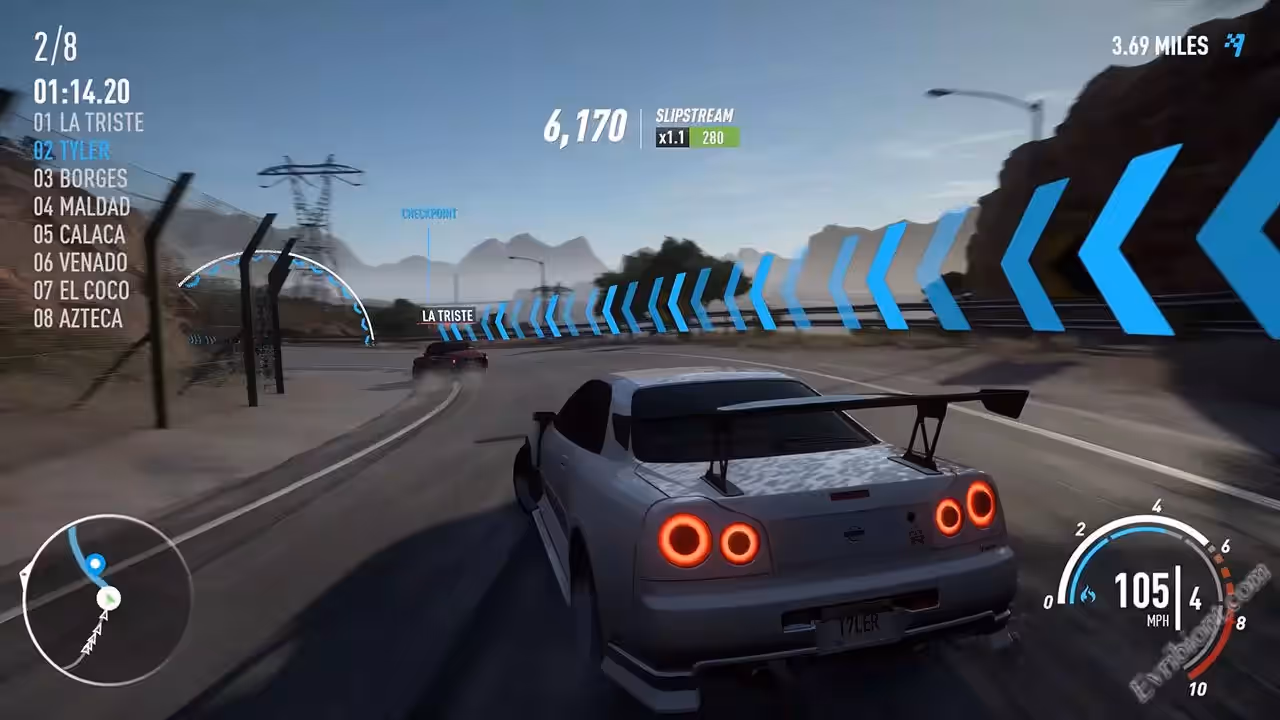Click the blue player marker on the minimap
Viewport: 1280px width, 720px height.
[96, 564]
